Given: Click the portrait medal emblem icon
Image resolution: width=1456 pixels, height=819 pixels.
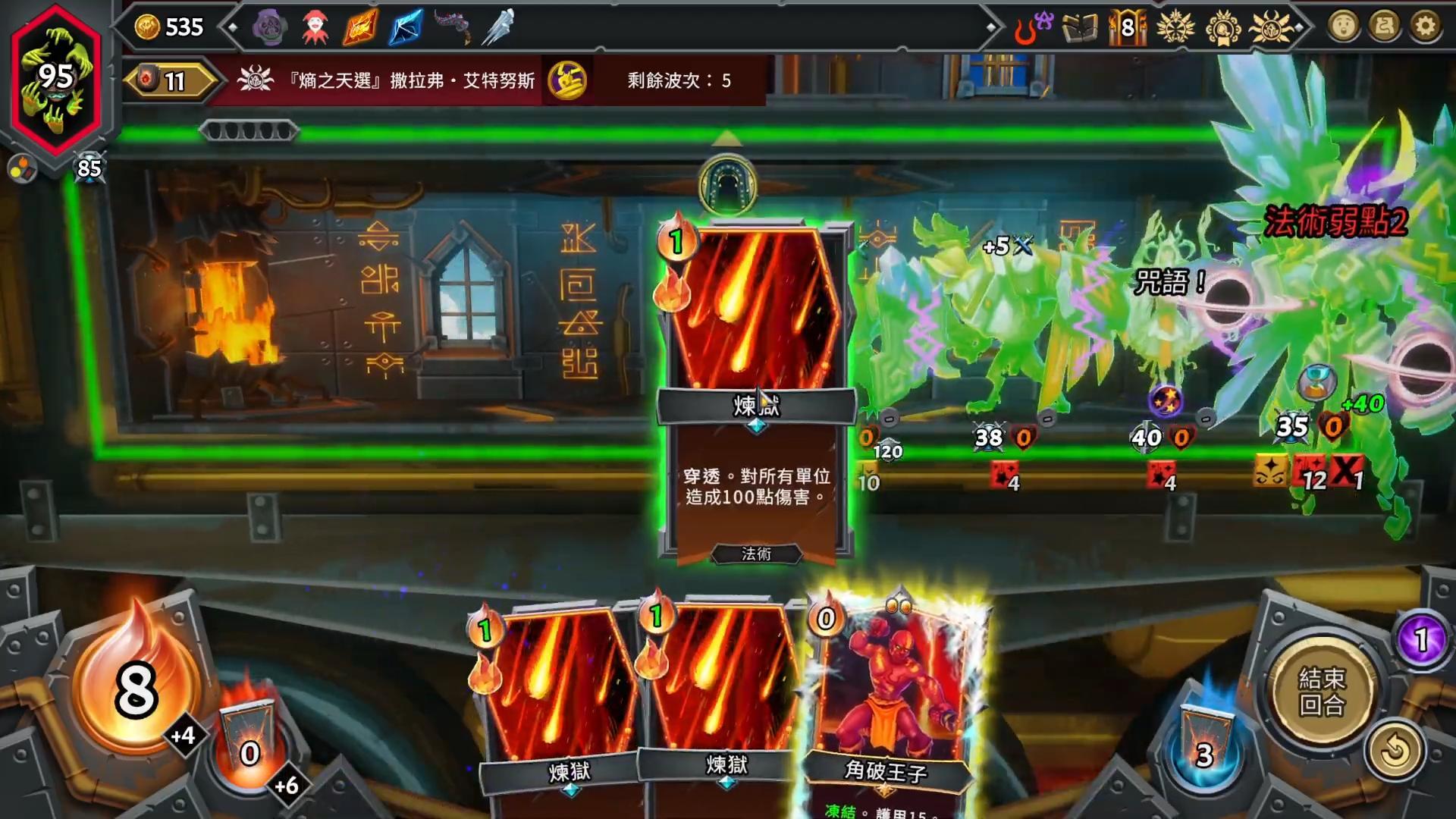Looking at the screenshot, I should point(1222,28).
